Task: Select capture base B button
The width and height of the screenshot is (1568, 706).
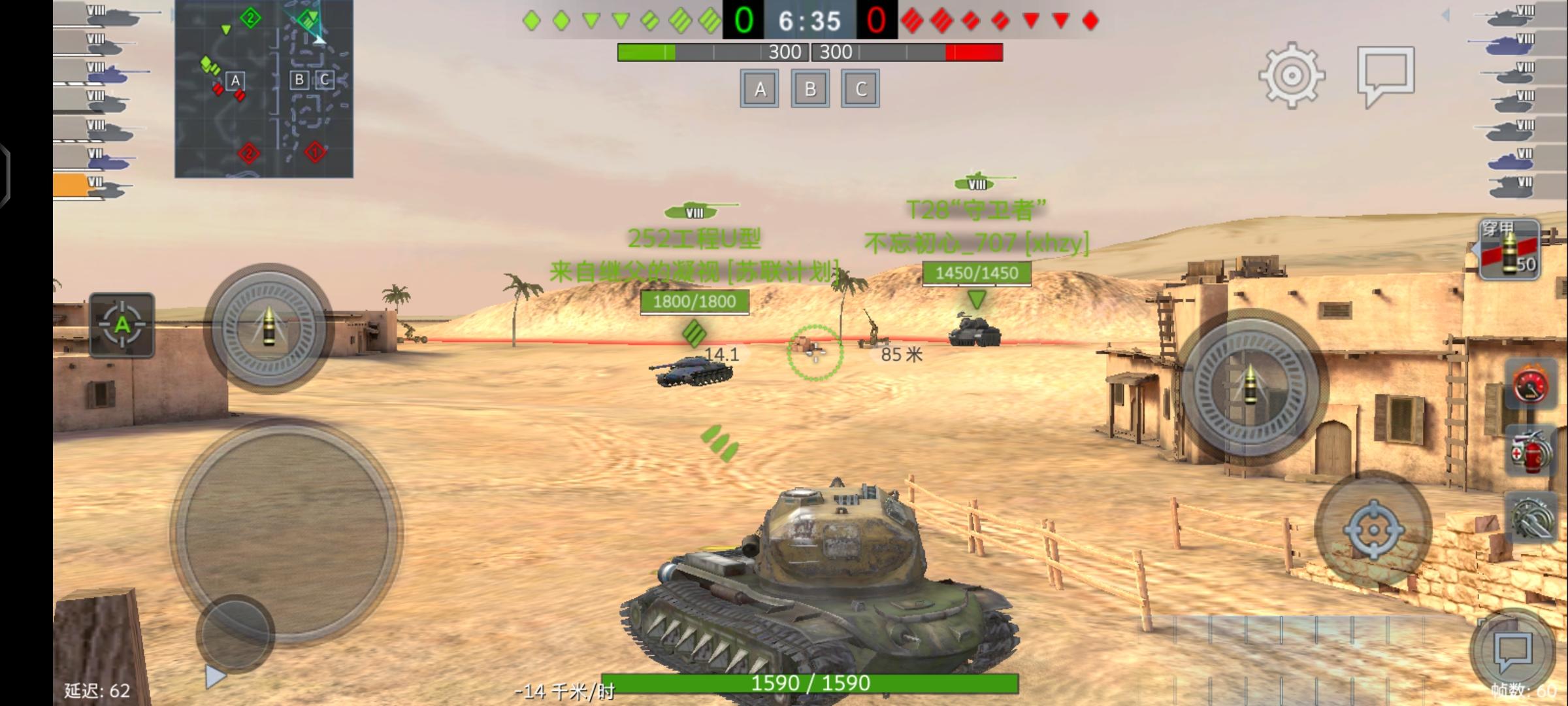Action: (810, 89)
